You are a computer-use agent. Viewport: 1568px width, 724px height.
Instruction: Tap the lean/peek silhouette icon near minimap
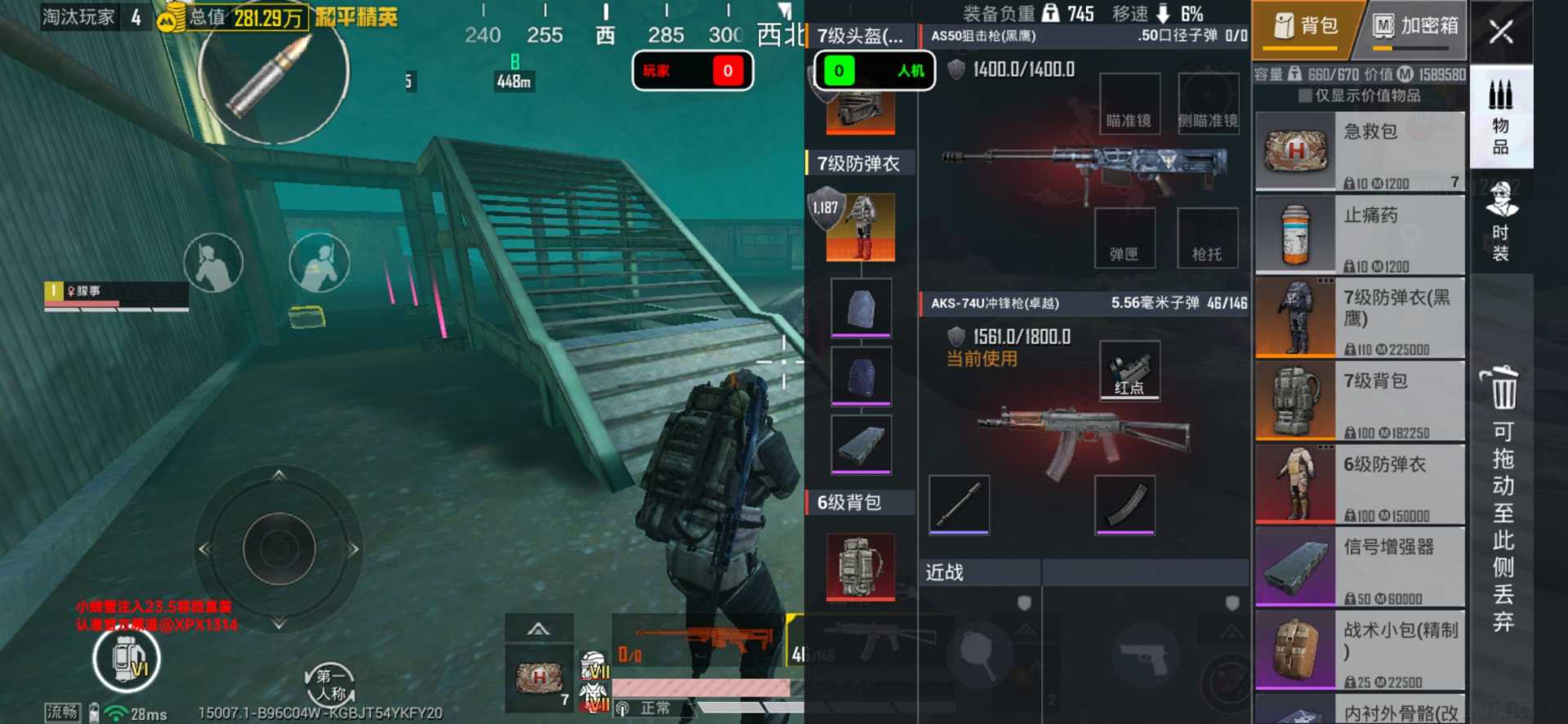pos(214,263)
